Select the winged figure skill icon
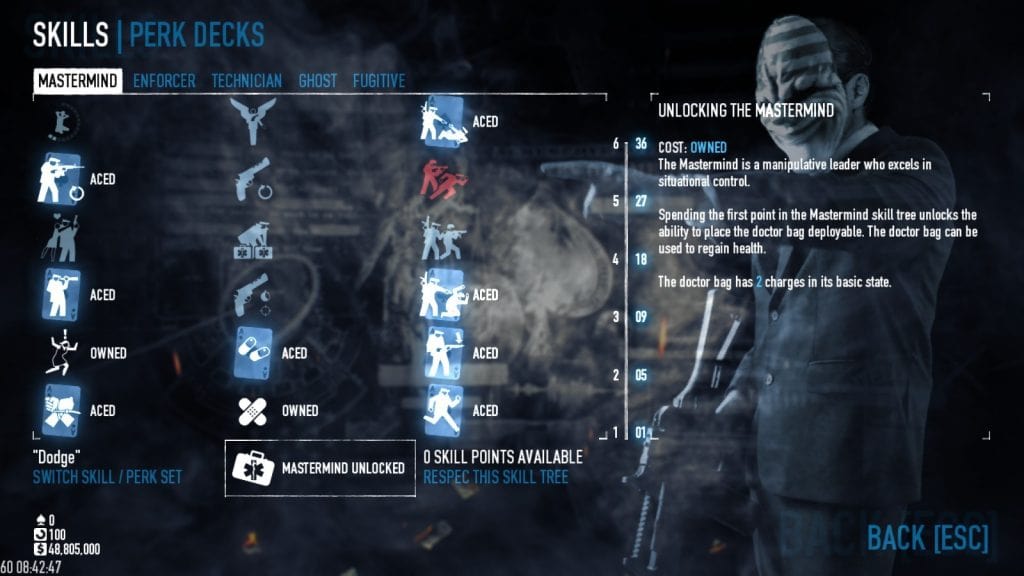 point(251,122)
